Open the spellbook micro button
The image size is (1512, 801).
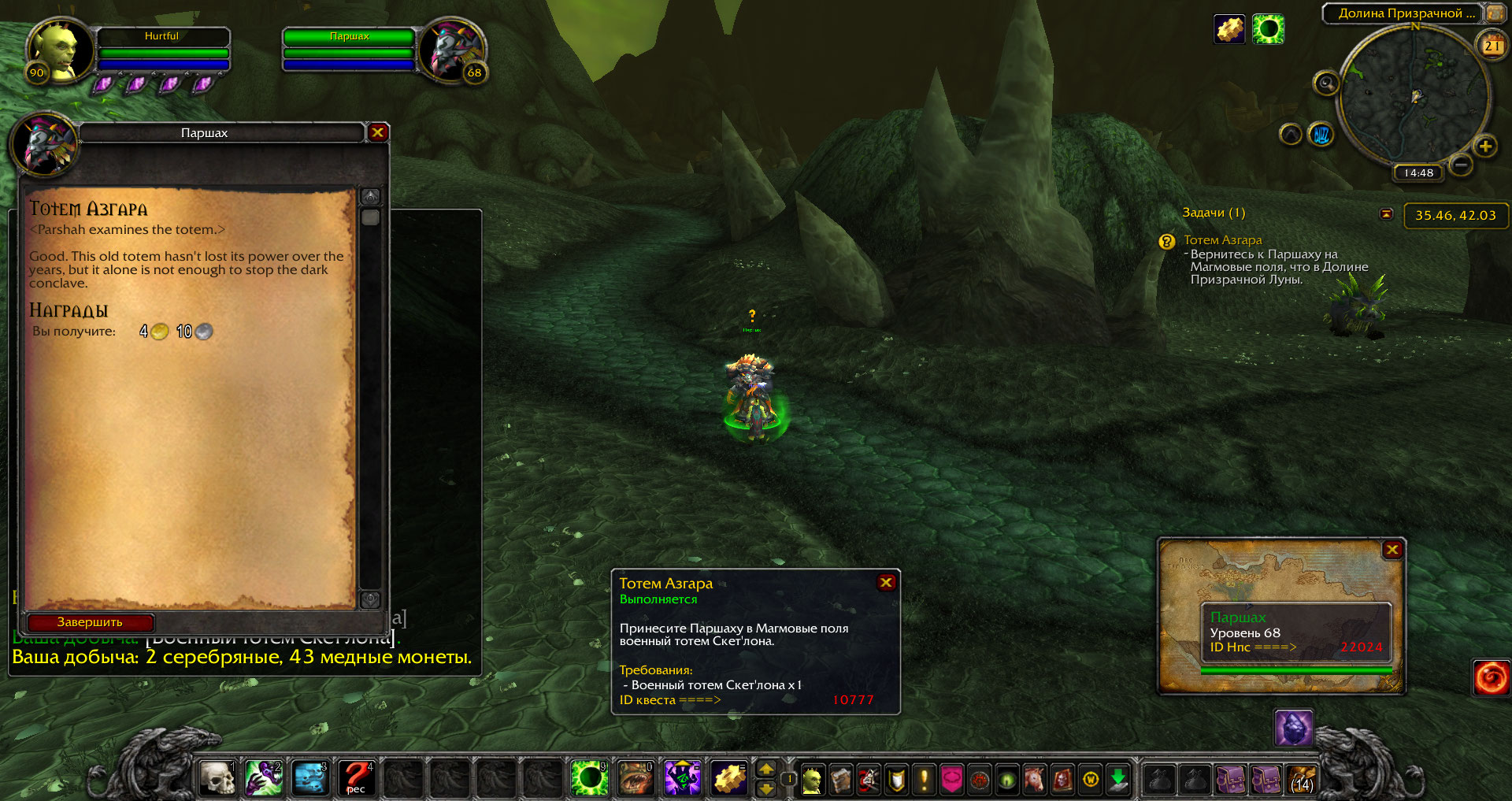[x=840, y=780]
